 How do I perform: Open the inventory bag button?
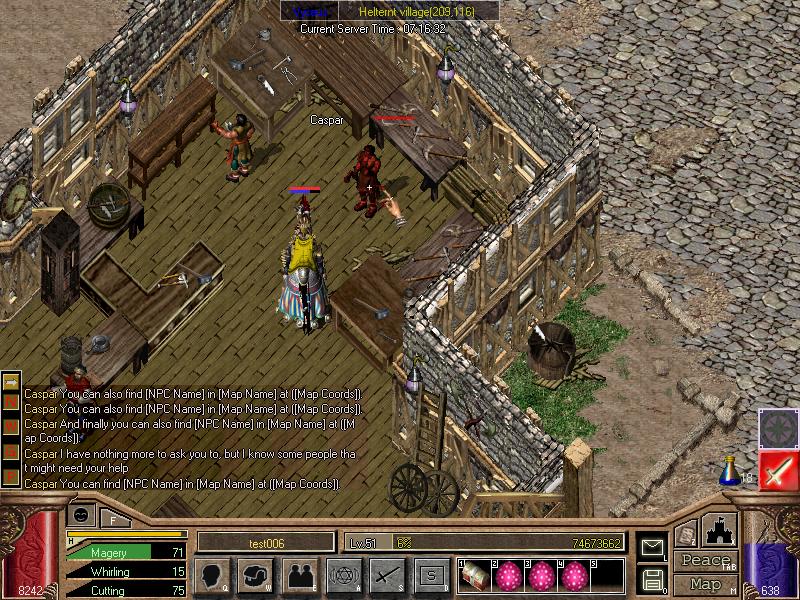tap(256, 574)
